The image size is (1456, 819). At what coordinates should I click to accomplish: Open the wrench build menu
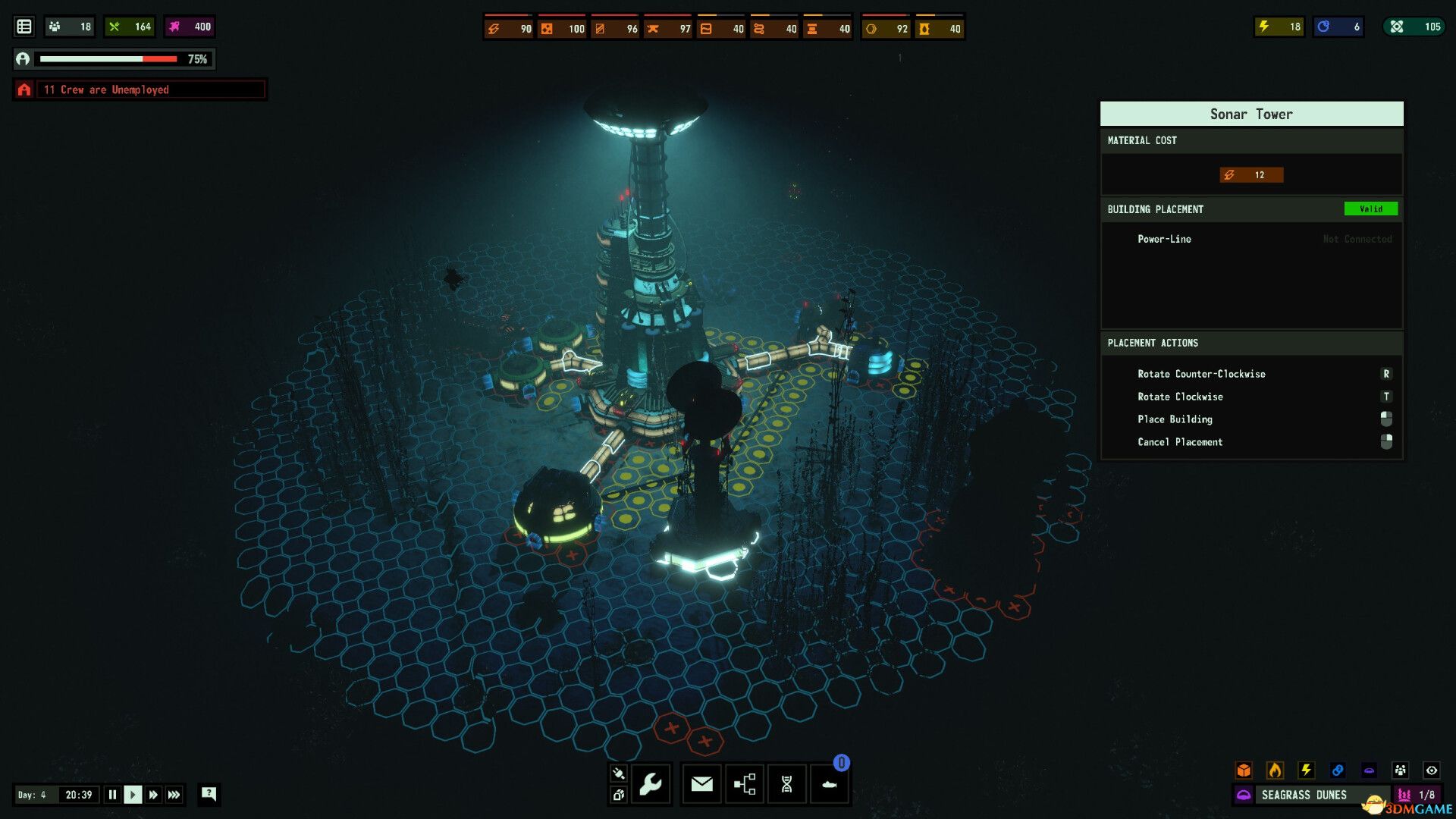(651, 784)
